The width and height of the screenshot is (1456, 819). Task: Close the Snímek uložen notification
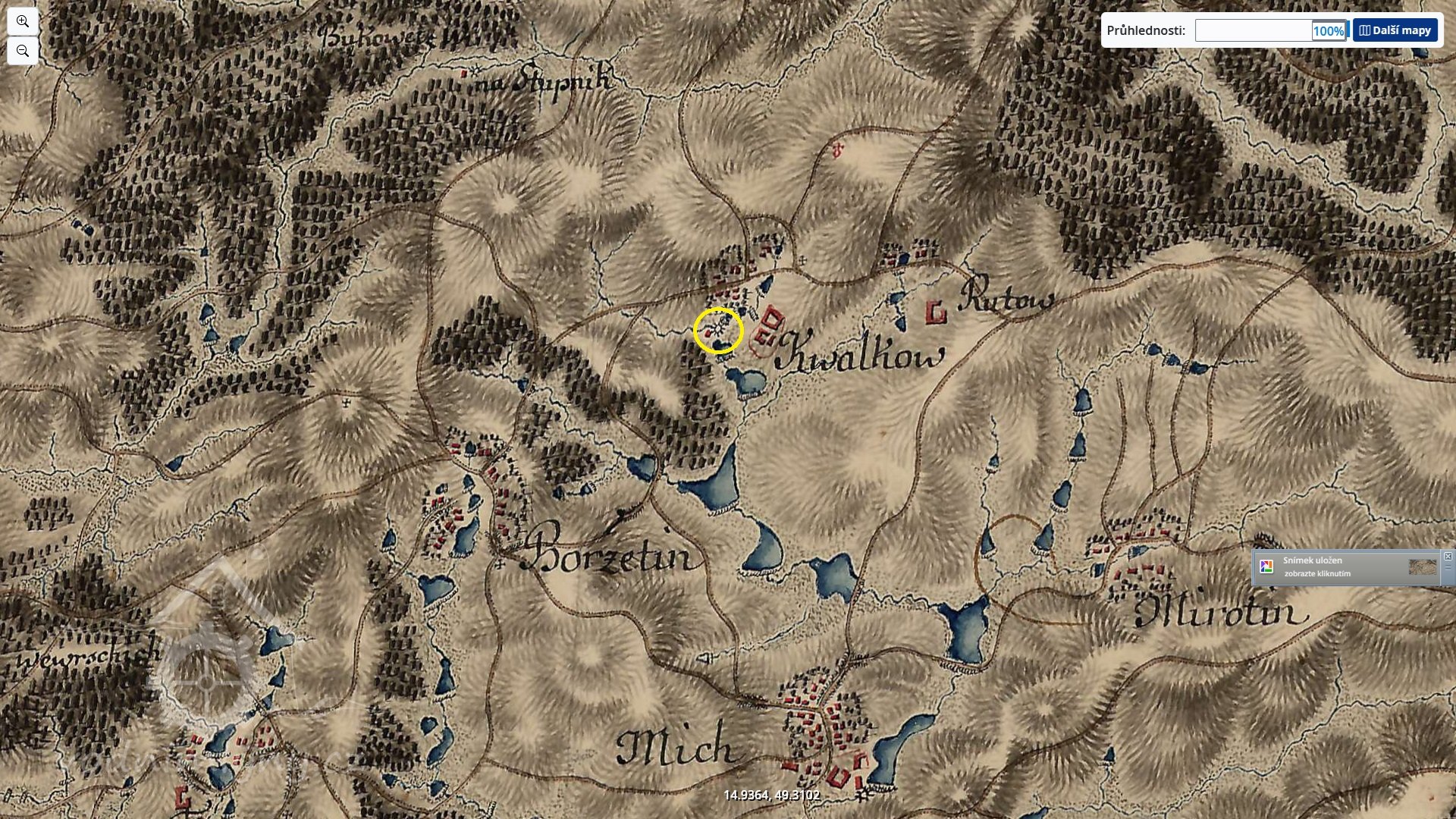tap(1448, 557)
